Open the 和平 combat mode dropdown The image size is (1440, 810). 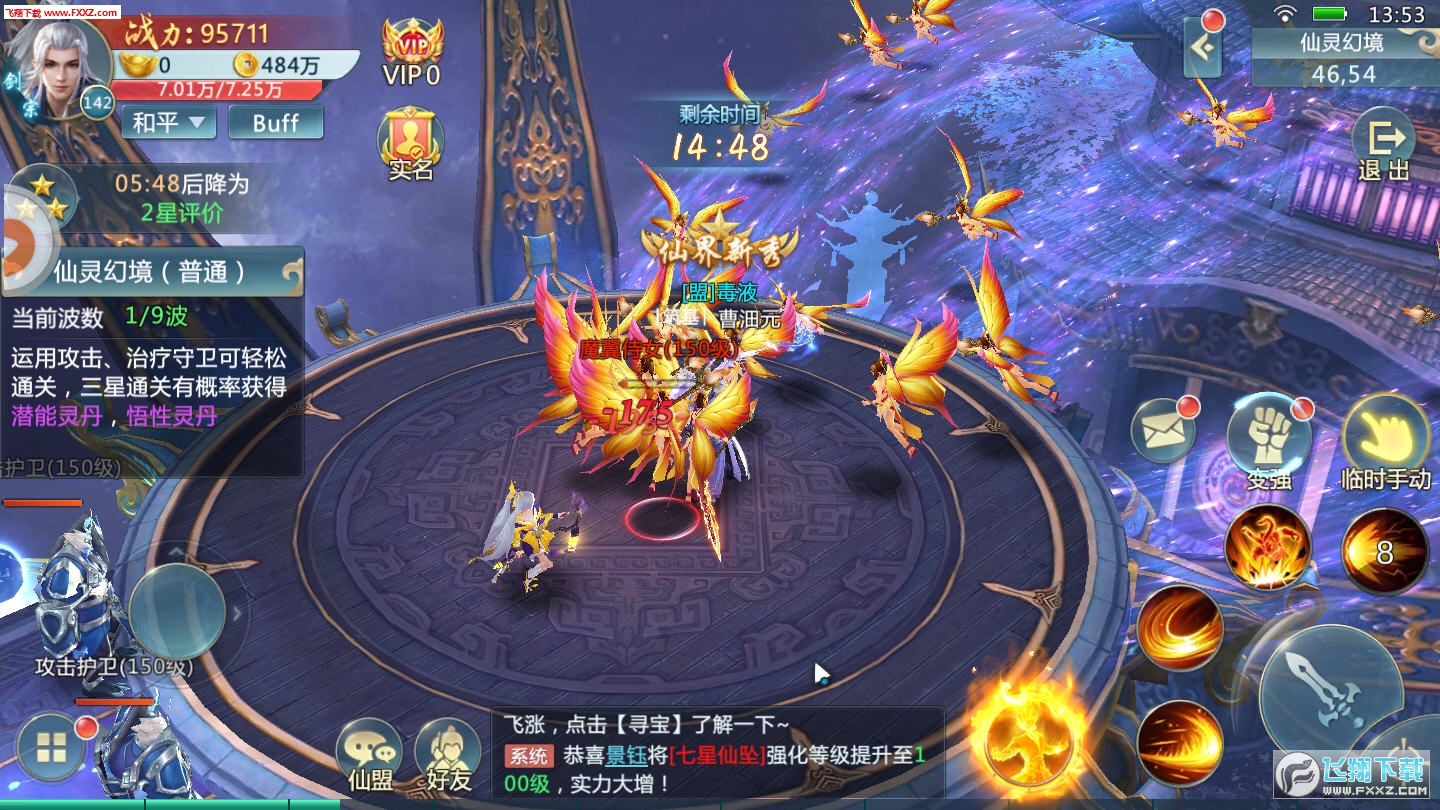(169, 123)
